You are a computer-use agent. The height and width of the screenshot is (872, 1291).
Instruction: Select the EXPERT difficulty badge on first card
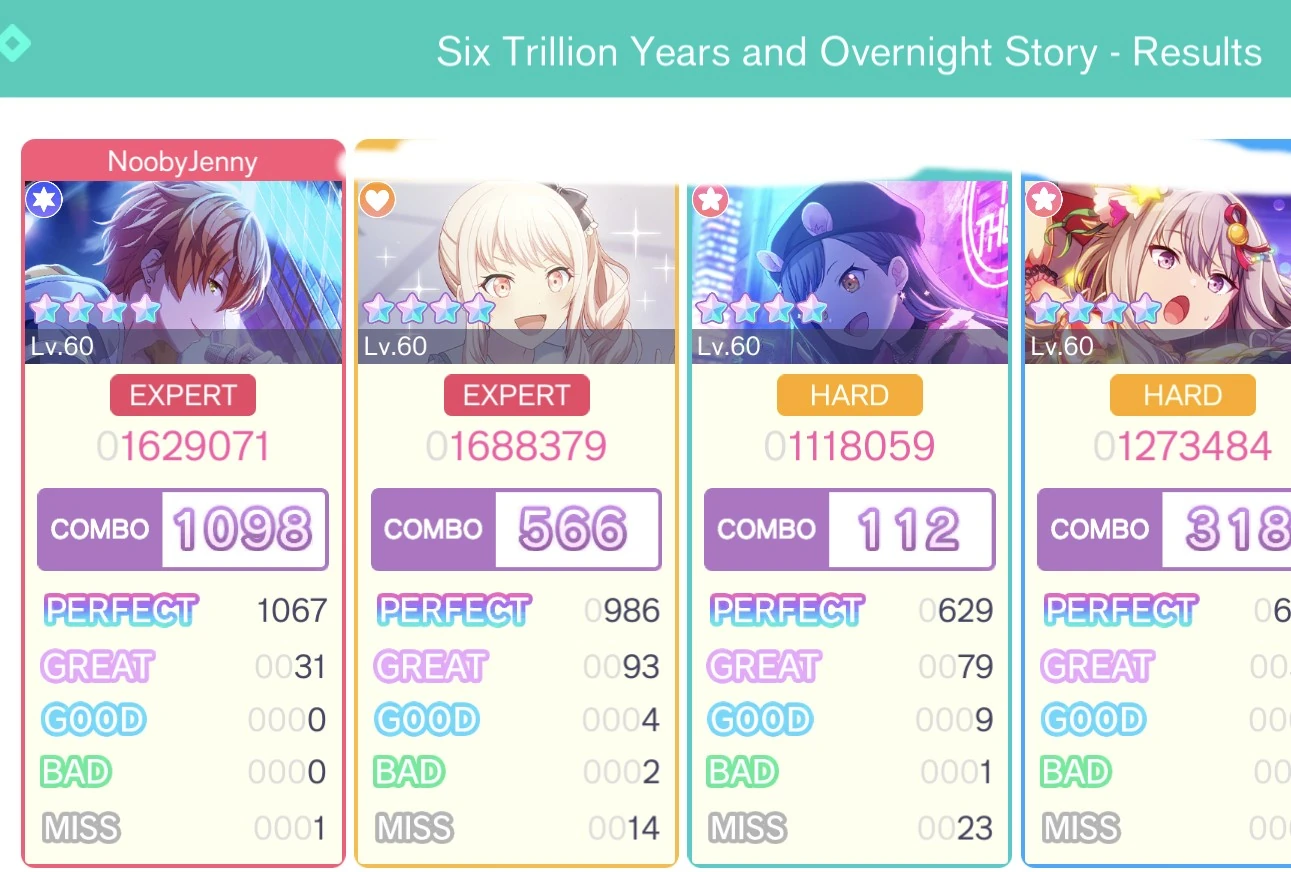pos(182,394)
